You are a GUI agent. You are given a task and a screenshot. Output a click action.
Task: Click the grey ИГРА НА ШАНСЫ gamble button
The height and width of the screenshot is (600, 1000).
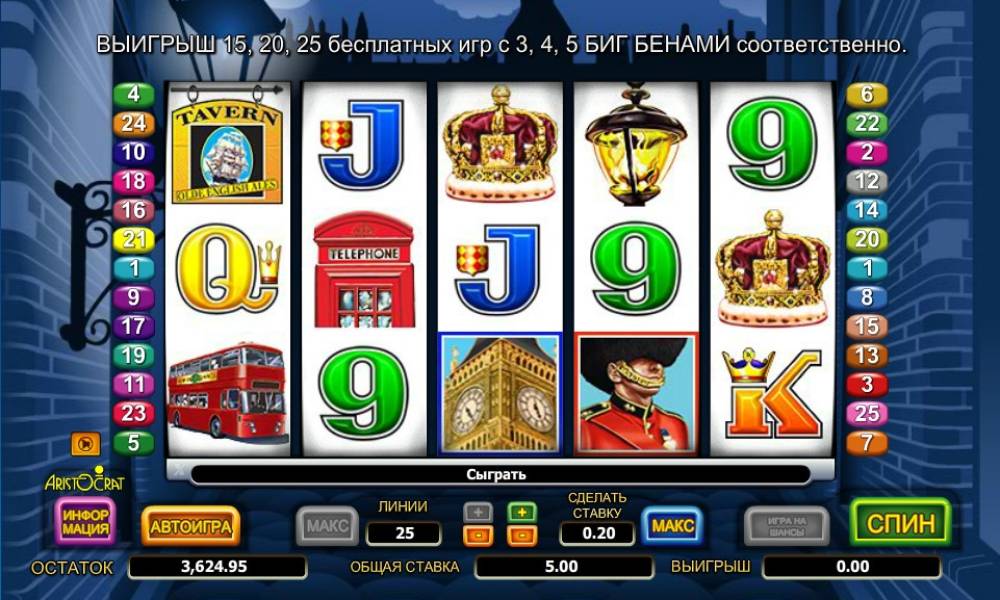click(x=786, y=525)
